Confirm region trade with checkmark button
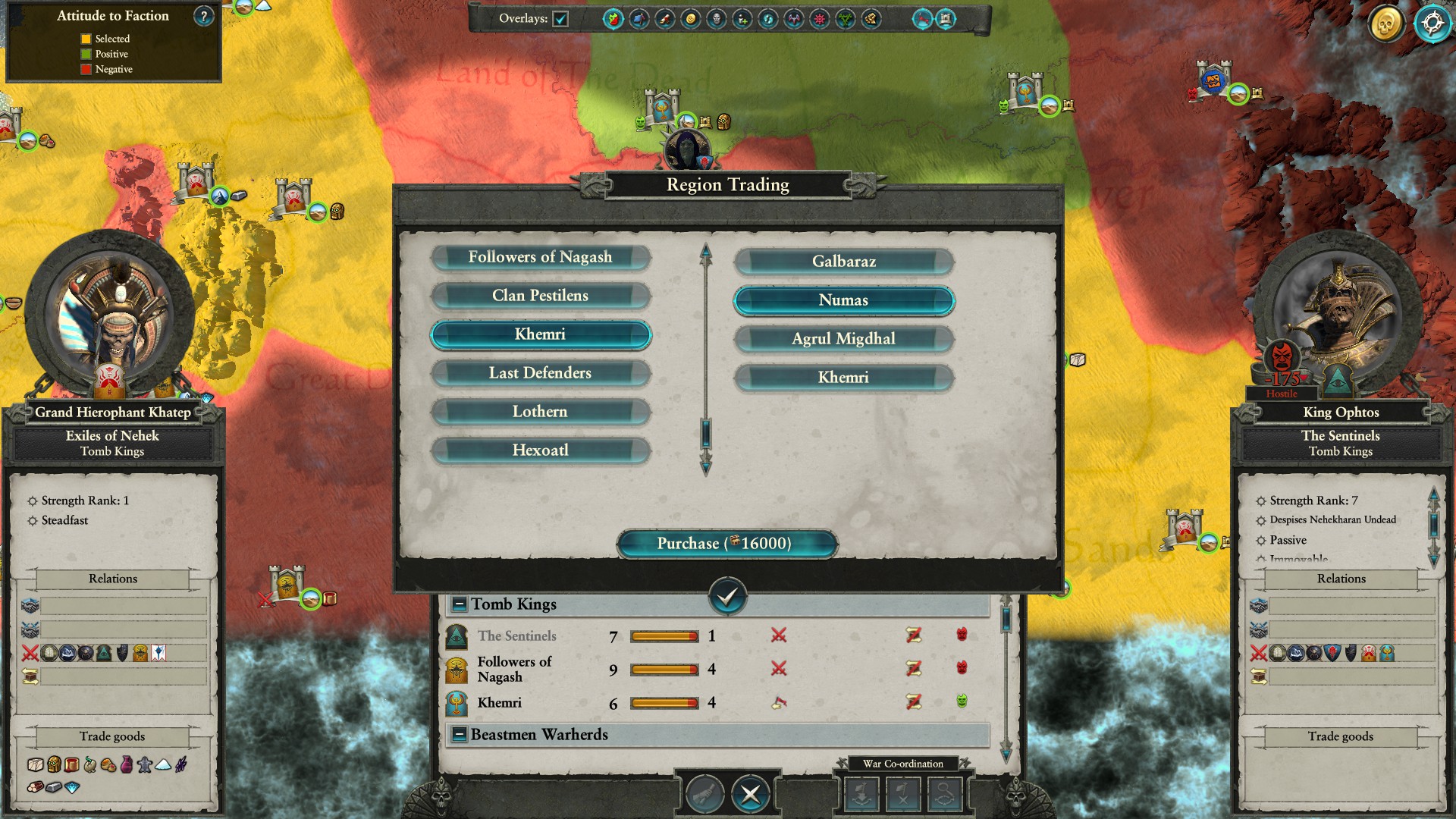The width and height of the screenshot is (1456, 819). coord(727,597)
